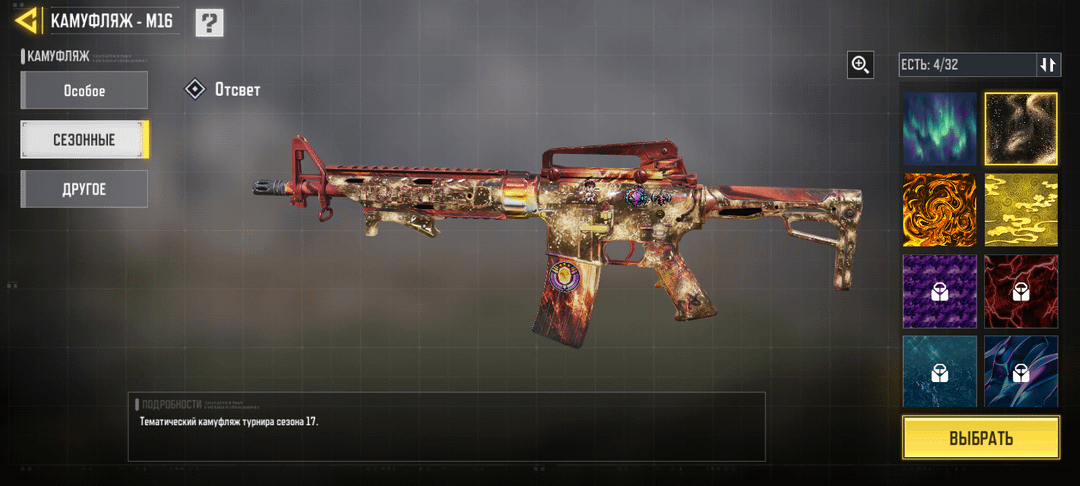Choose the yellow cloud pattern camouflage
Screen dimensions: 1080x486
point(1021,209)
